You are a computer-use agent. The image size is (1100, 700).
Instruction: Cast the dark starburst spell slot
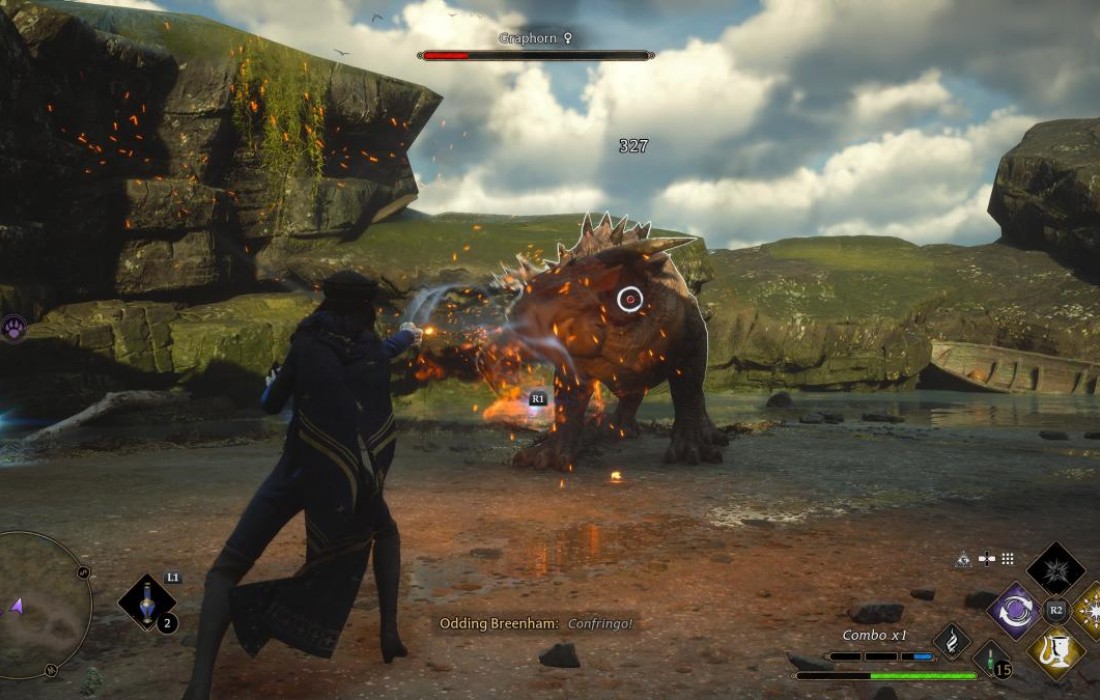[1056, 570]
